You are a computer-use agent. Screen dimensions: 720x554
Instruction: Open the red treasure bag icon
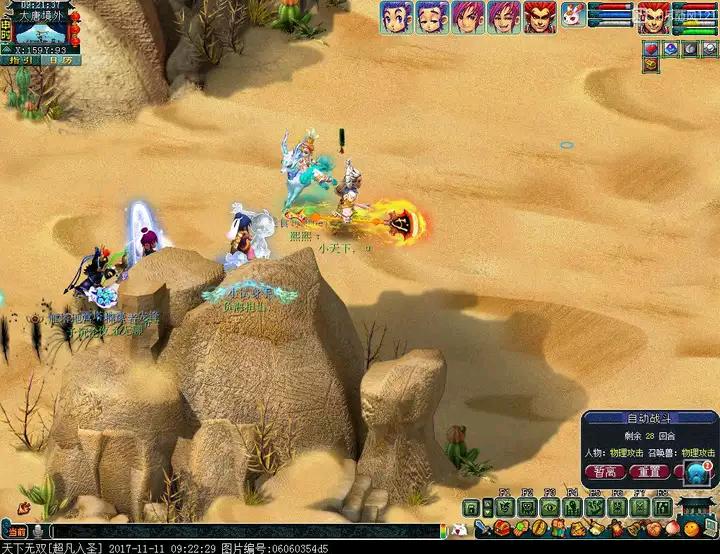[502, 528]
